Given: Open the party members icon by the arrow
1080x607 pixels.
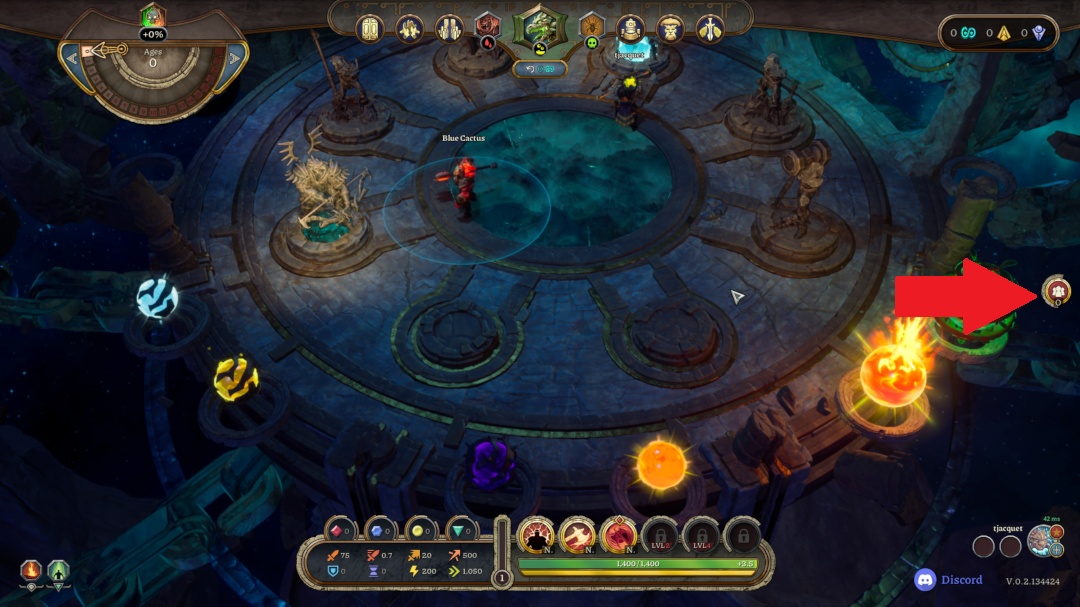Looking at the screenshot, I should point(1056,291).
